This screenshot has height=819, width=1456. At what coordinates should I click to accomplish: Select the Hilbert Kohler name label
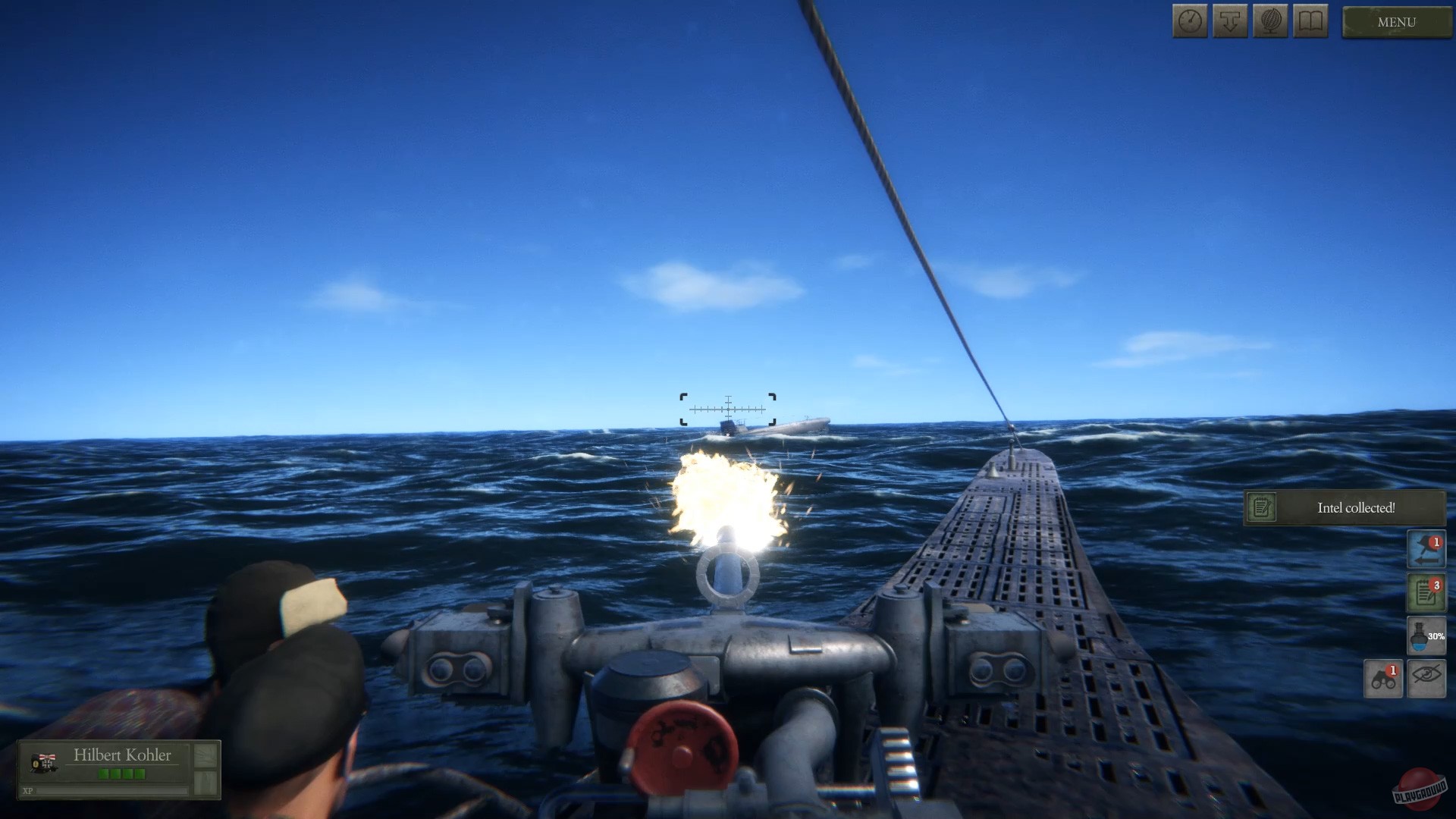coord(124,755)
